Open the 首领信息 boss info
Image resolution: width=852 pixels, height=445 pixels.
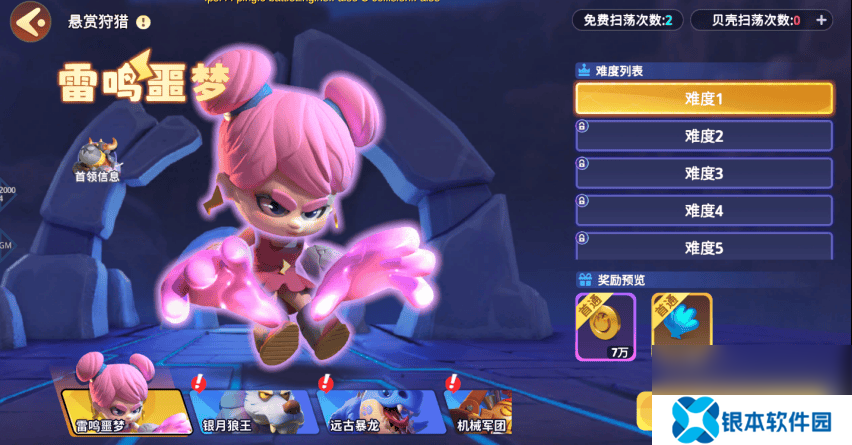point(99,160)
